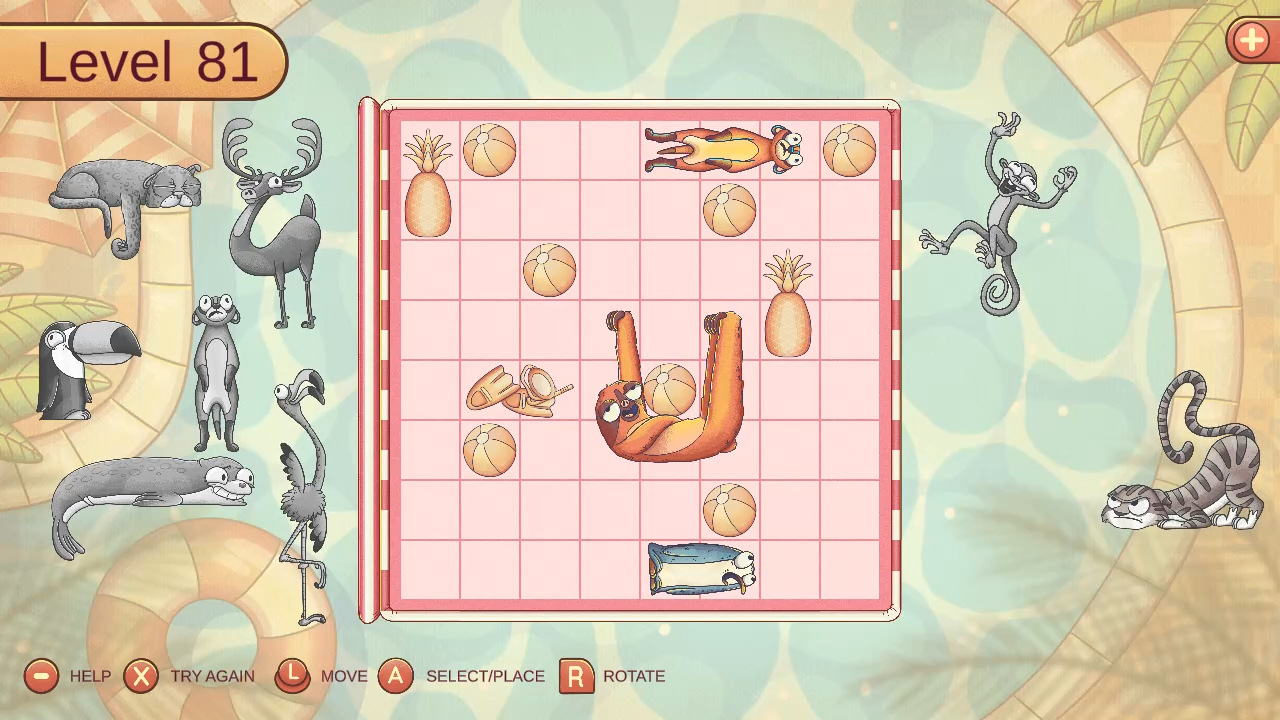This screenshot has width=1280, height=720.
Task: Activate the L Move control
Action: pyautogui.click(x=292, y=676)
